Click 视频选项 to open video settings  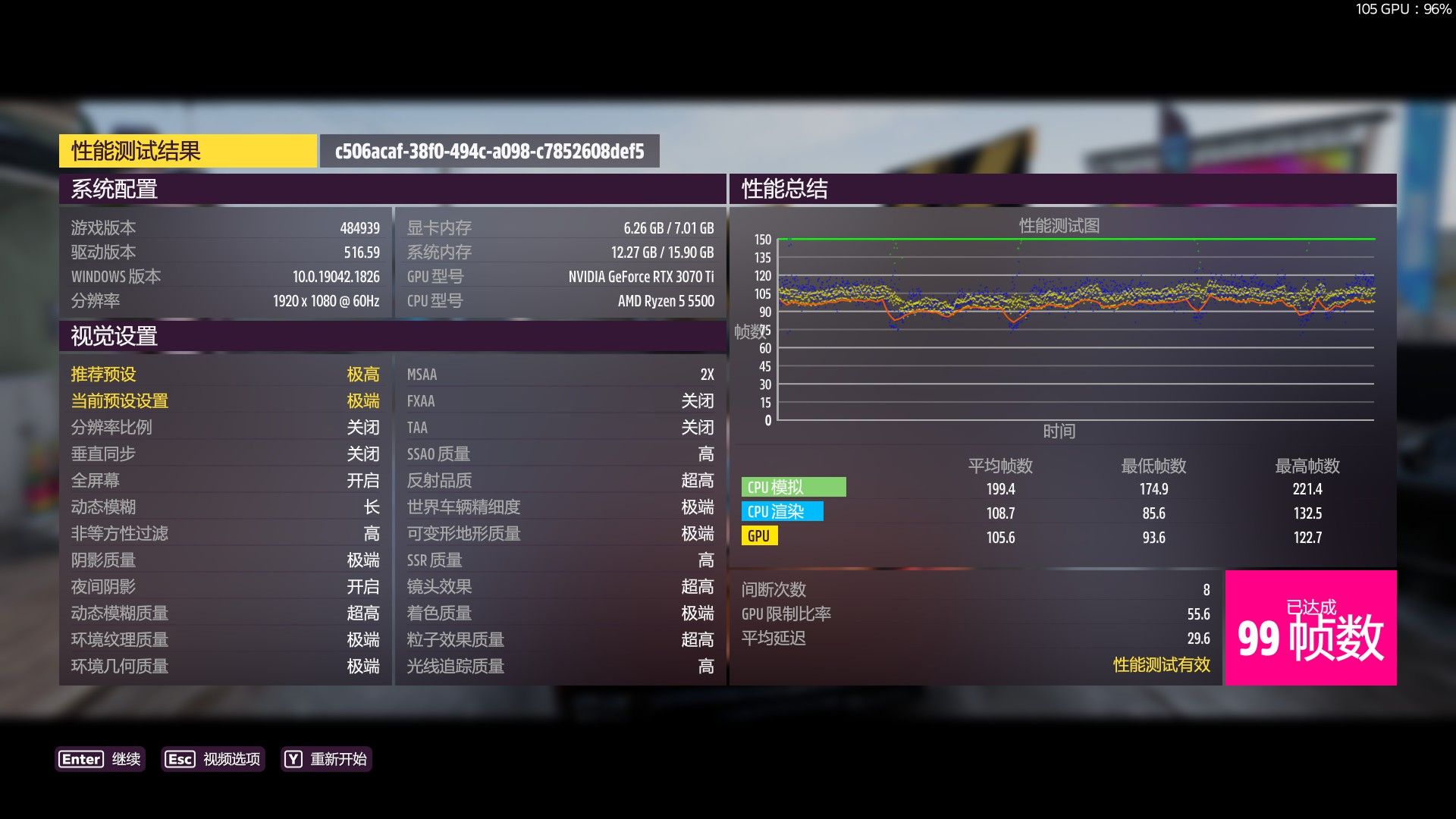point(230,759)
